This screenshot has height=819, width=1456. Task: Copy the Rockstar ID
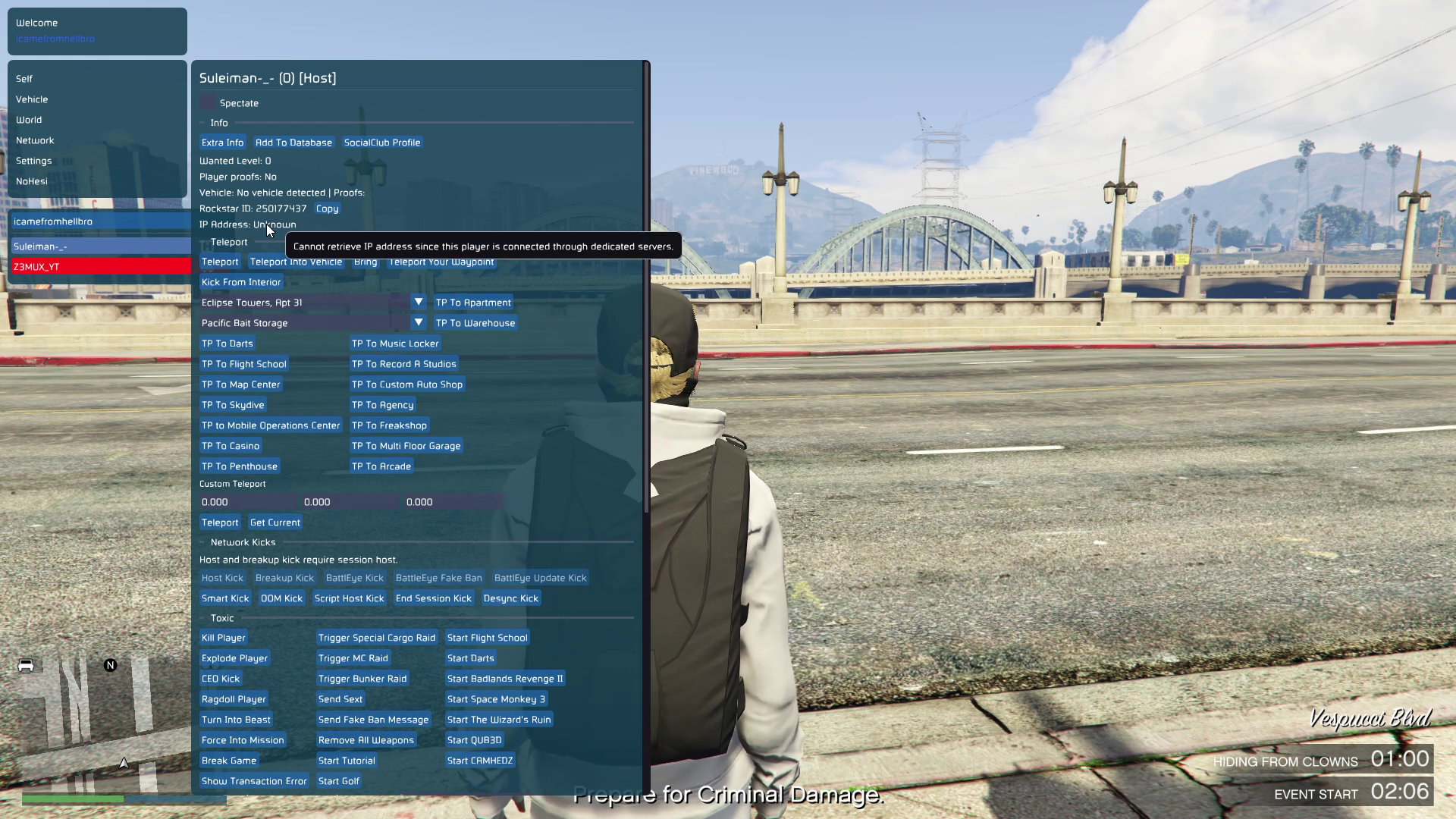pyautogui.click(x=327, y=209)
